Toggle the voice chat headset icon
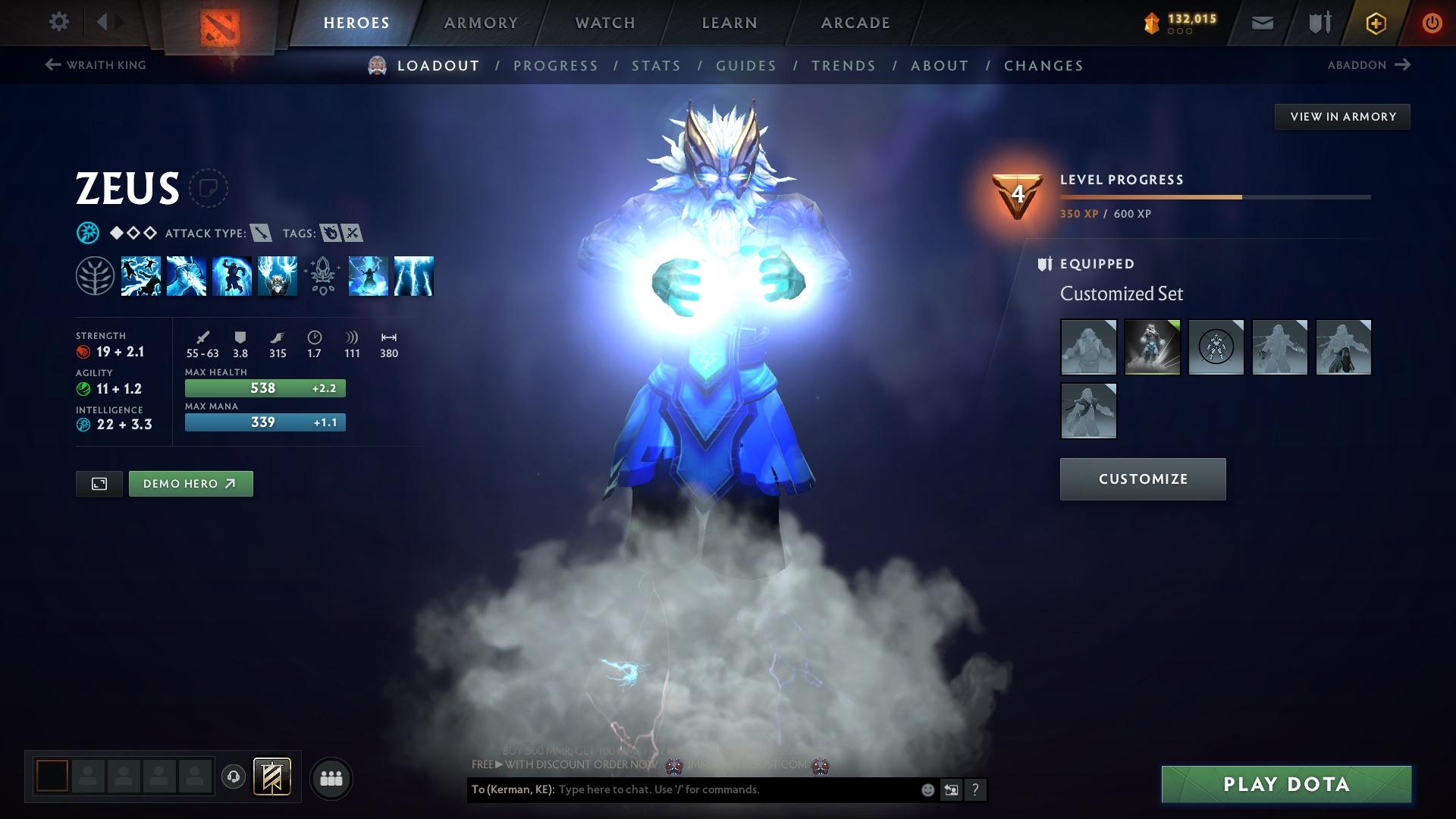Screen dimensions: 1456x819 pos(234,777)
